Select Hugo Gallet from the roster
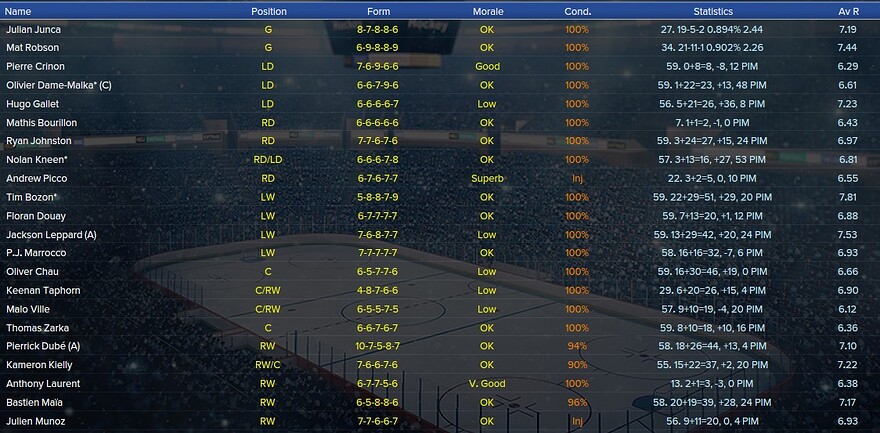Image resolution: width=880 pixels, height=433 pixels. pyautogui.click(x=30, y=103)
